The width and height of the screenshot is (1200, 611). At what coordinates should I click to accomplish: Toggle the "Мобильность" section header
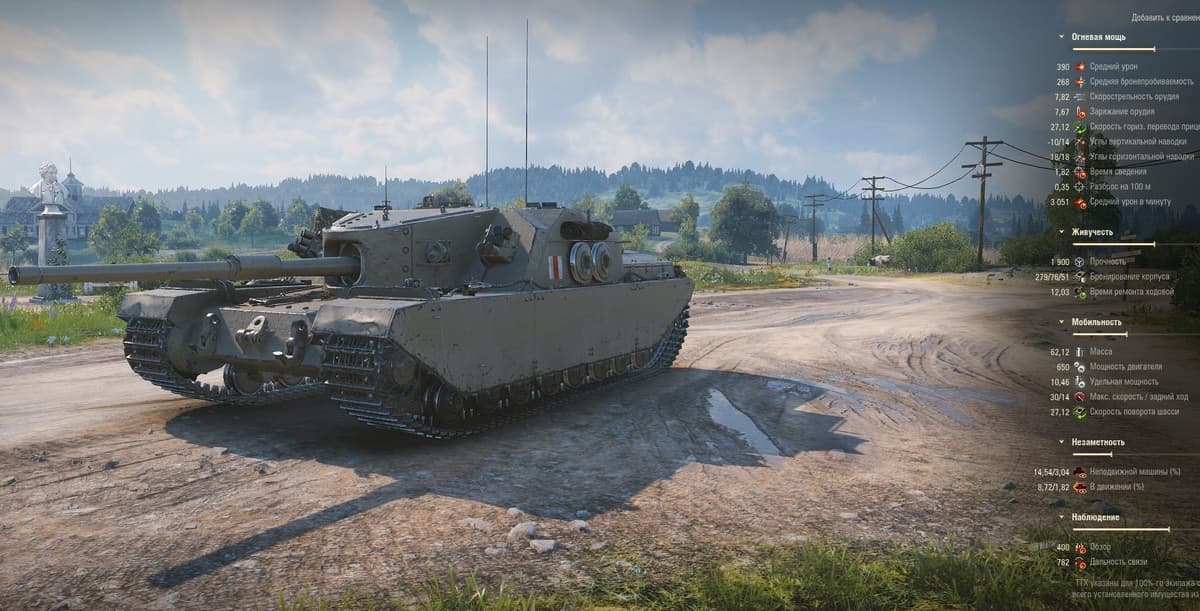coord(1096,322)
